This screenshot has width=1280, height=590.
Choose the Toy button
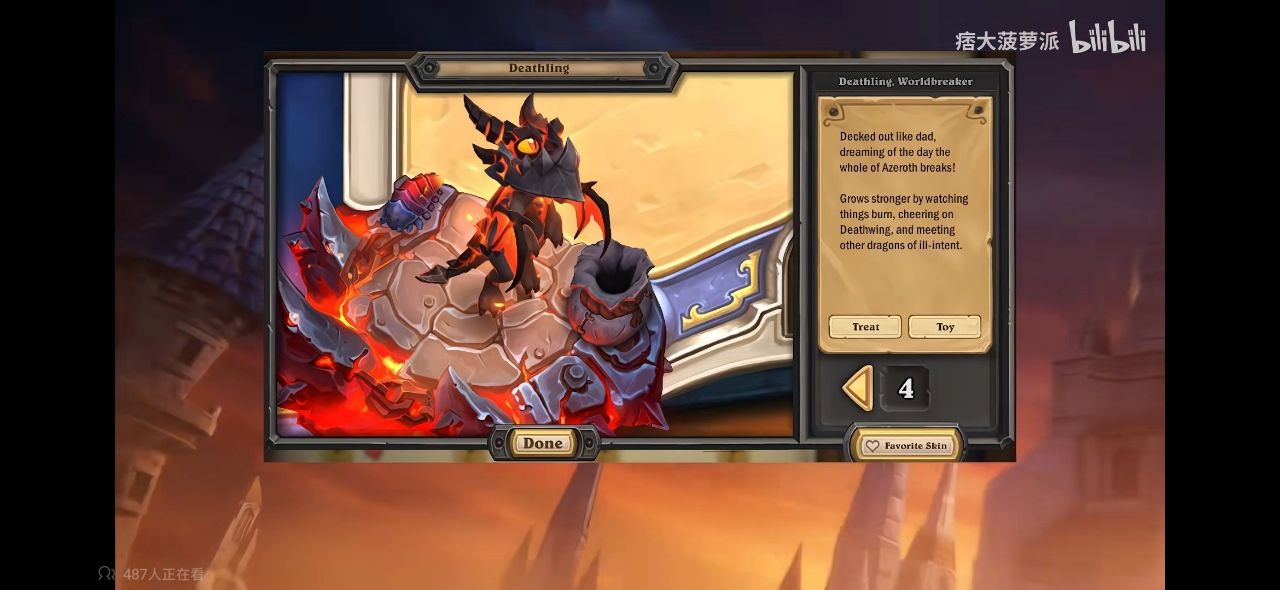944,327
